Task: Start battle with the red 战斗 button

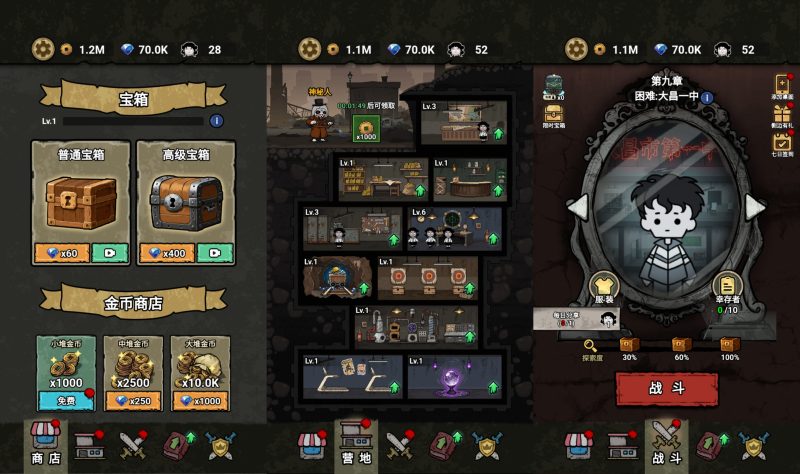Action: pyautogui.click(x=666, y=389)
